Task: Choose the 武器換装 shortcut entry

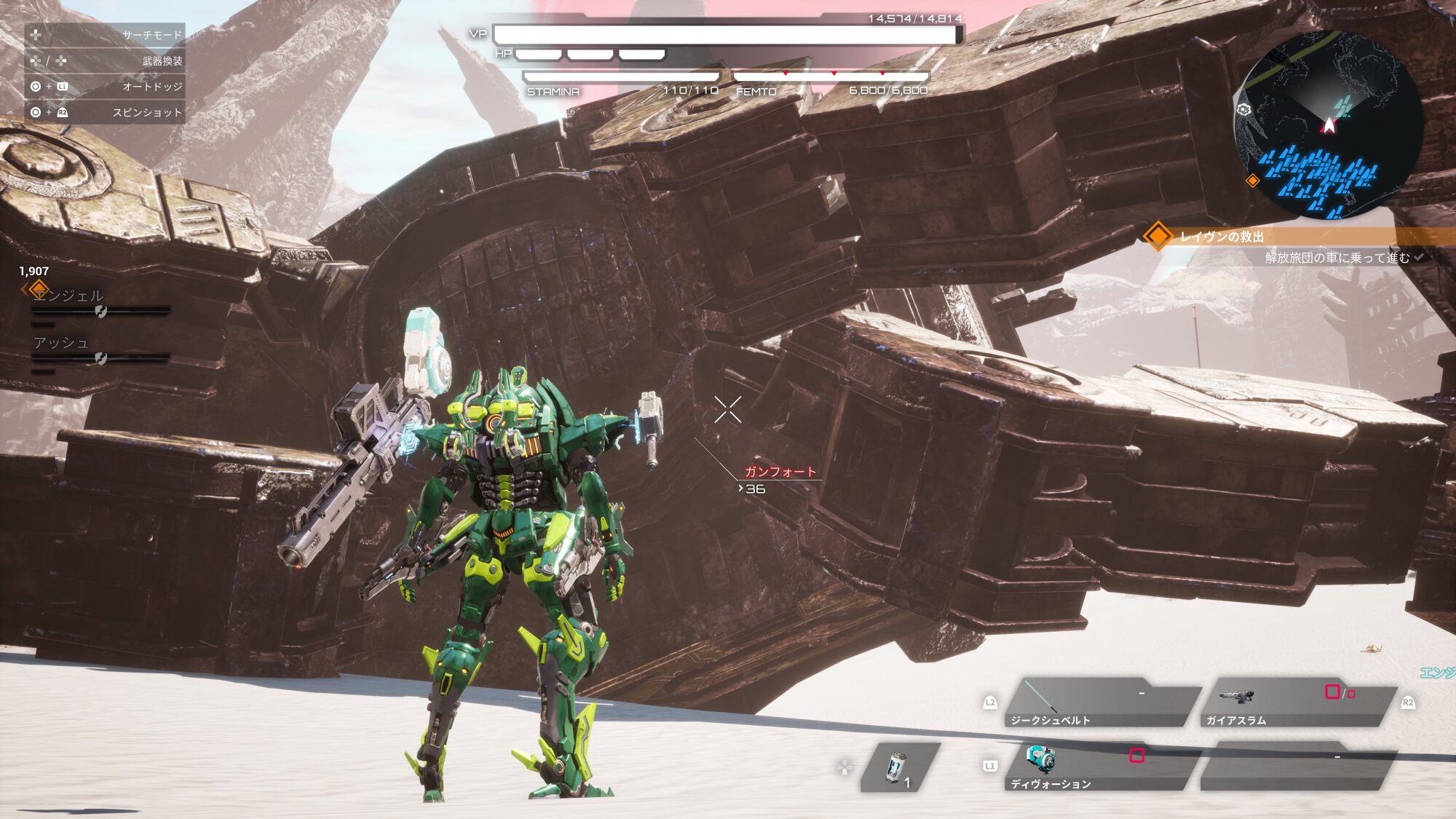Action: coord(105,61)
